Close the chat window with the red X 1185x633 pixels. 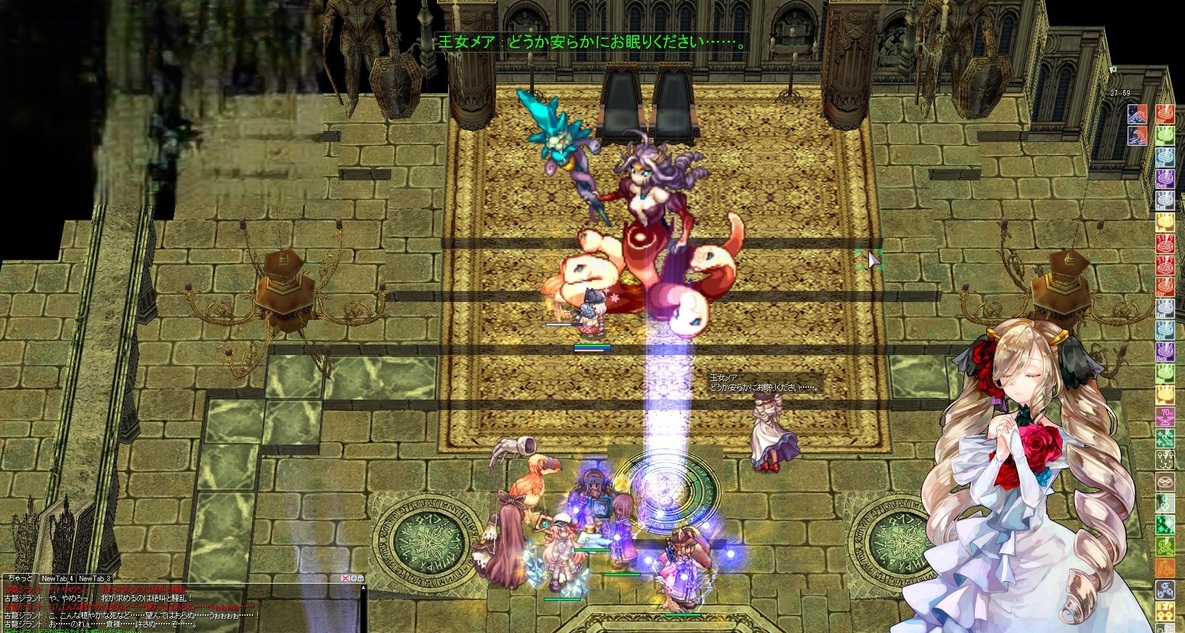coord(345,578)
